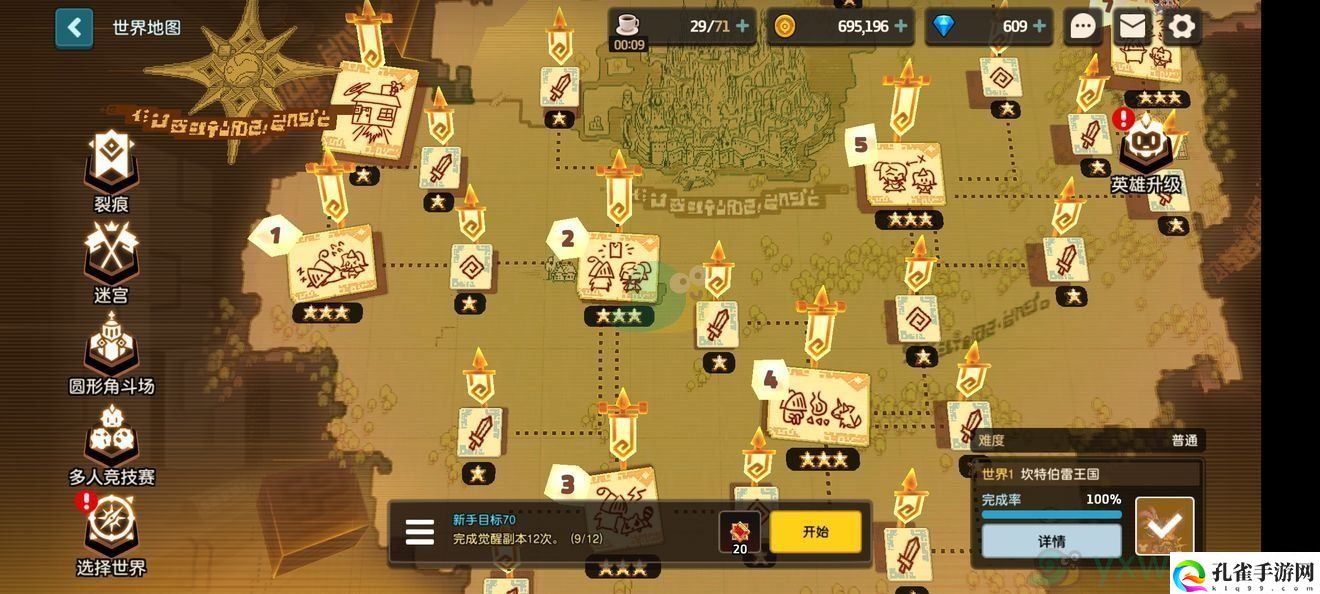Screen dimensions: 1320x594
Task: Open the mailbox envelope icon
Action: [1132, 27]
